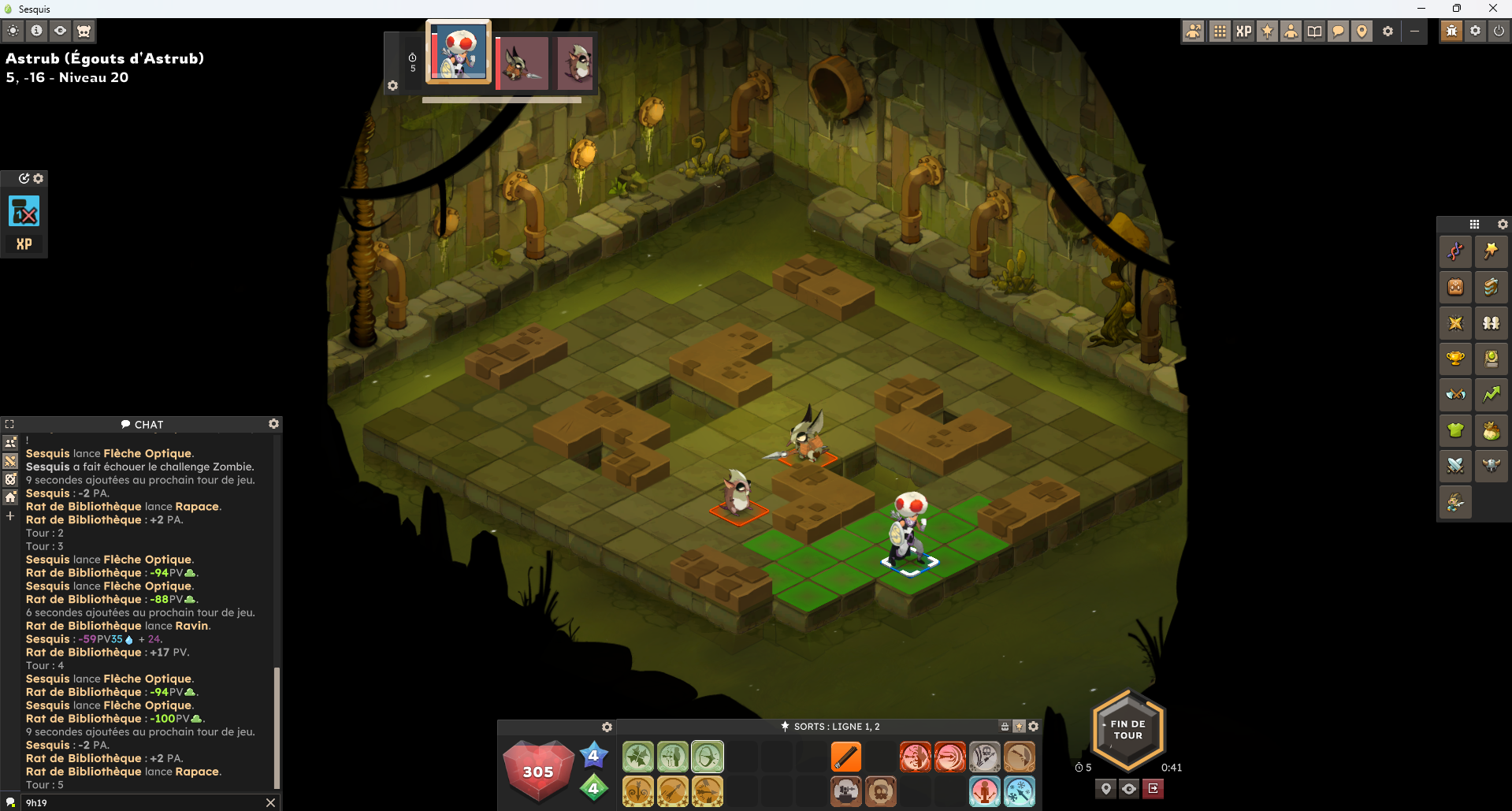Open the grid applications menu top right
The width and height of the screenshot is (1512, 811).
1220,32
